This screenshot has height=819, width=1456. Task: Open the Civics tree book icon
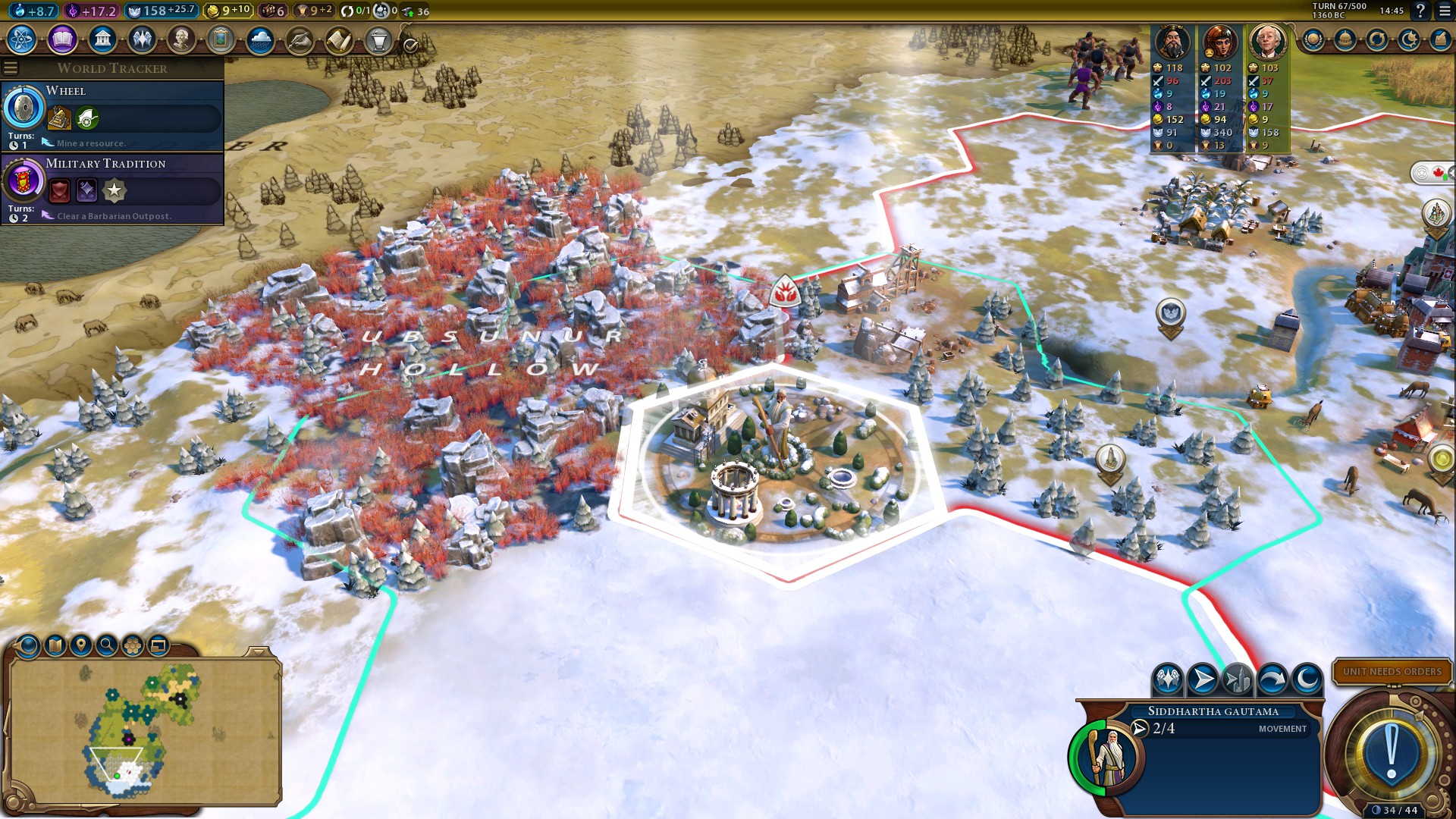point(62,39)
